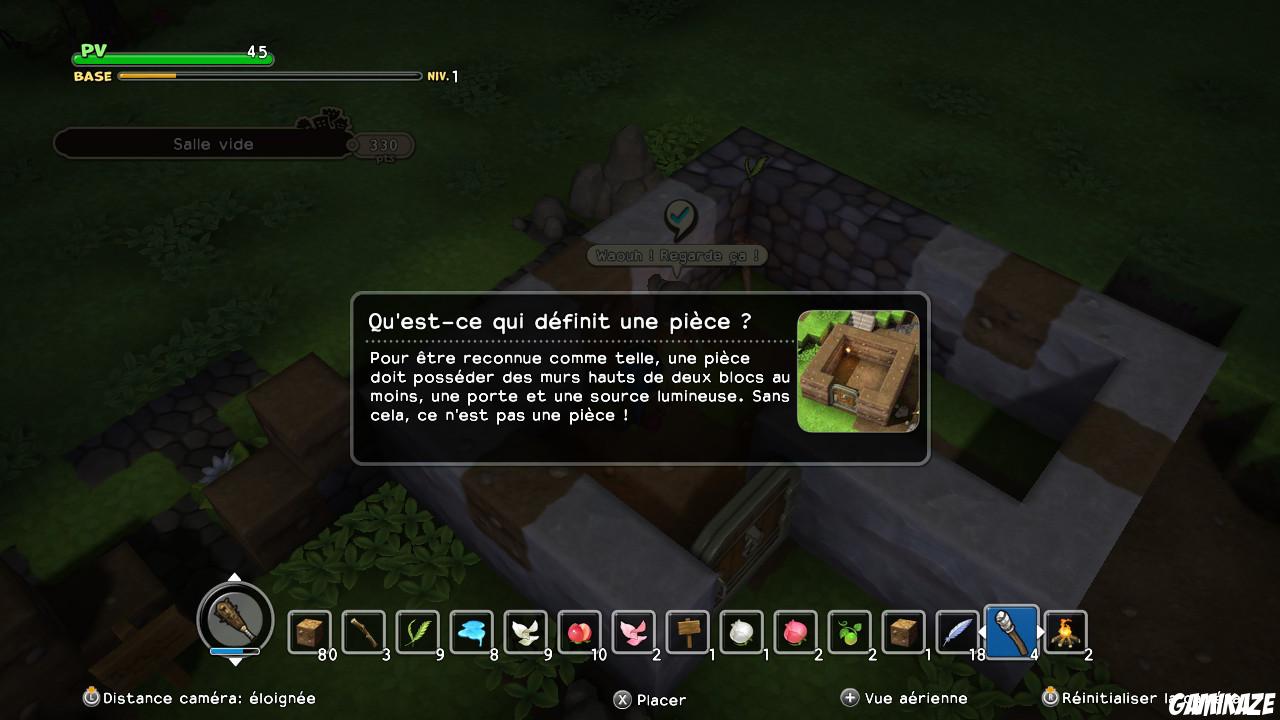The image size is (1280, 720).
Task: Pick the blue flower from the hotbar
Action: [472, 630]
